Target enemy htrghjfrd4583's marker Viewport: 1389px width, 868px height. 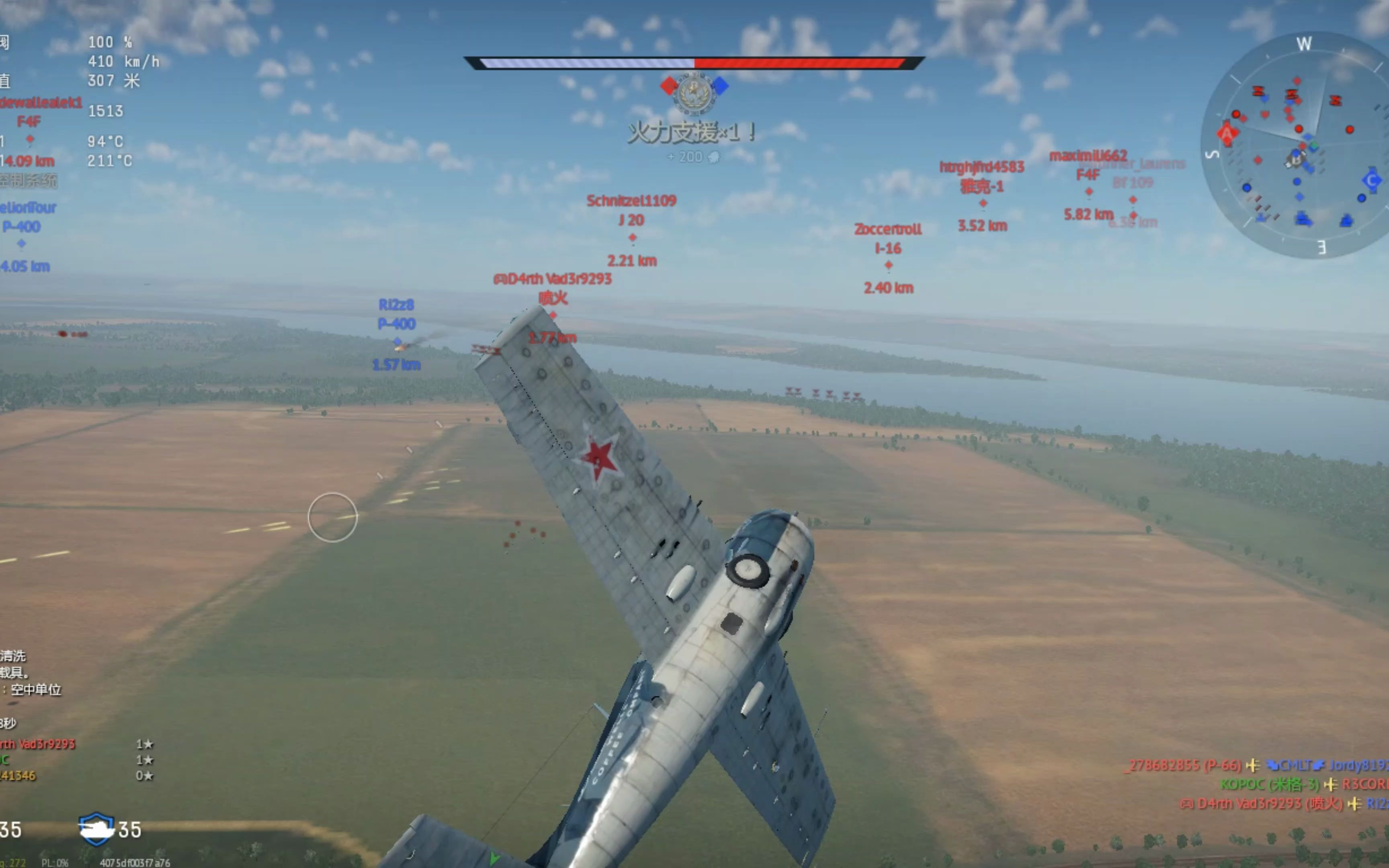click(x=983, y=203)
